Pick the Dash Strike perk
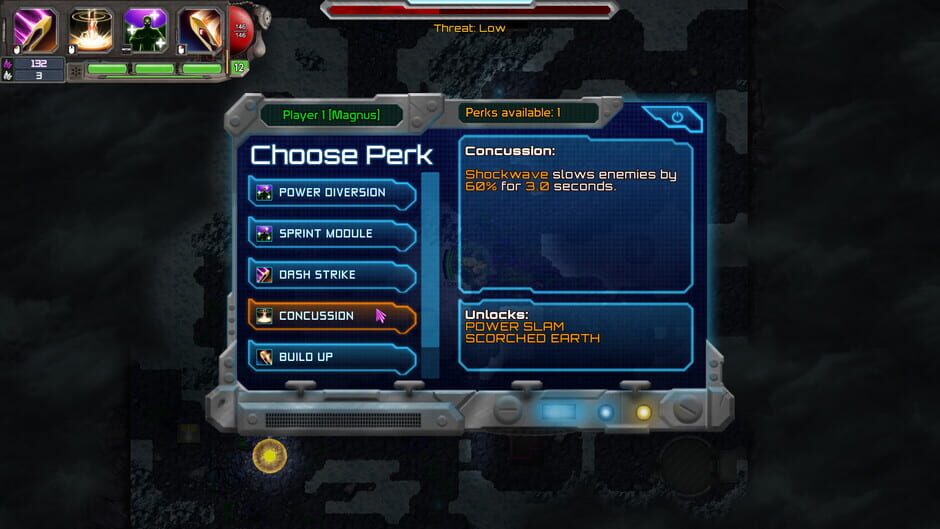Screen dimensions: 940x529 click(x=331, y=275)
